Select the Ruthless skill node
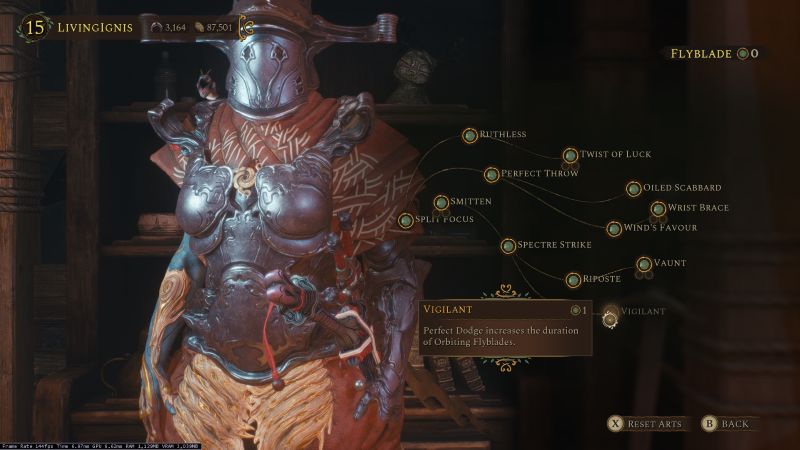Viewport: 800px width, 450px height. [470, 135]
